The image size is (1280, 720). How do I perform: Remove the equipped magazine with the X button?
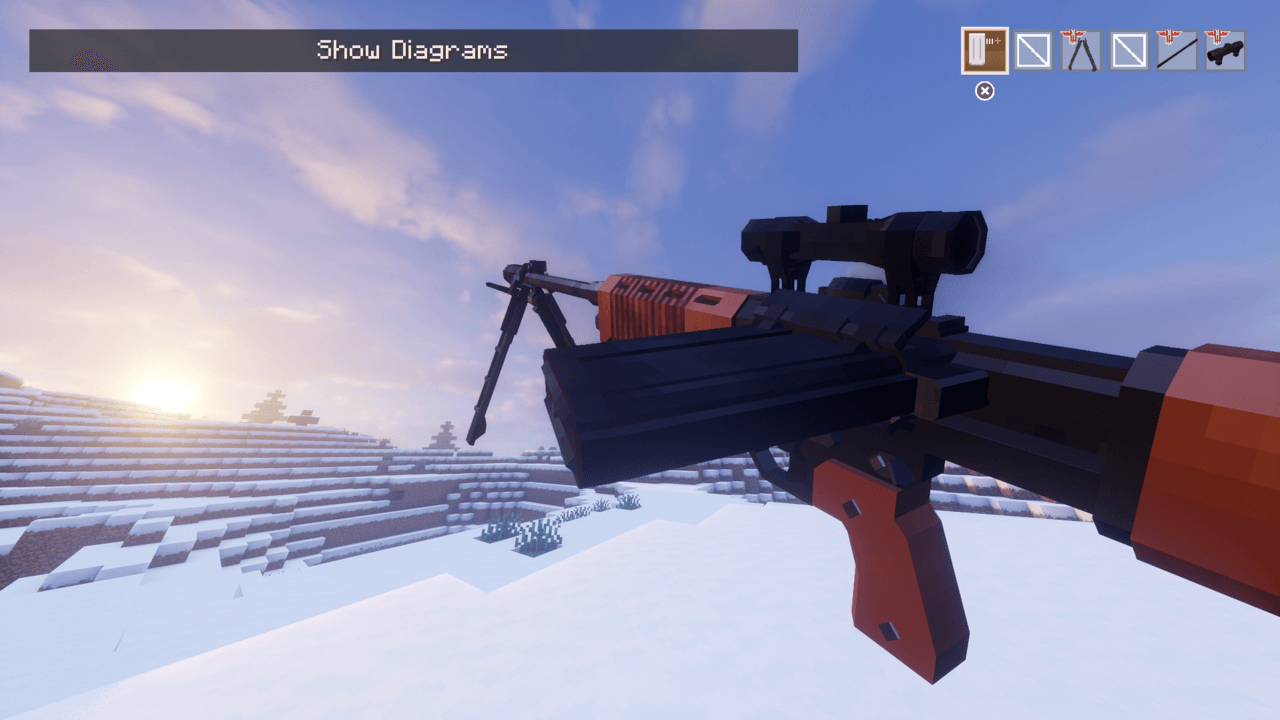point(984,91)
